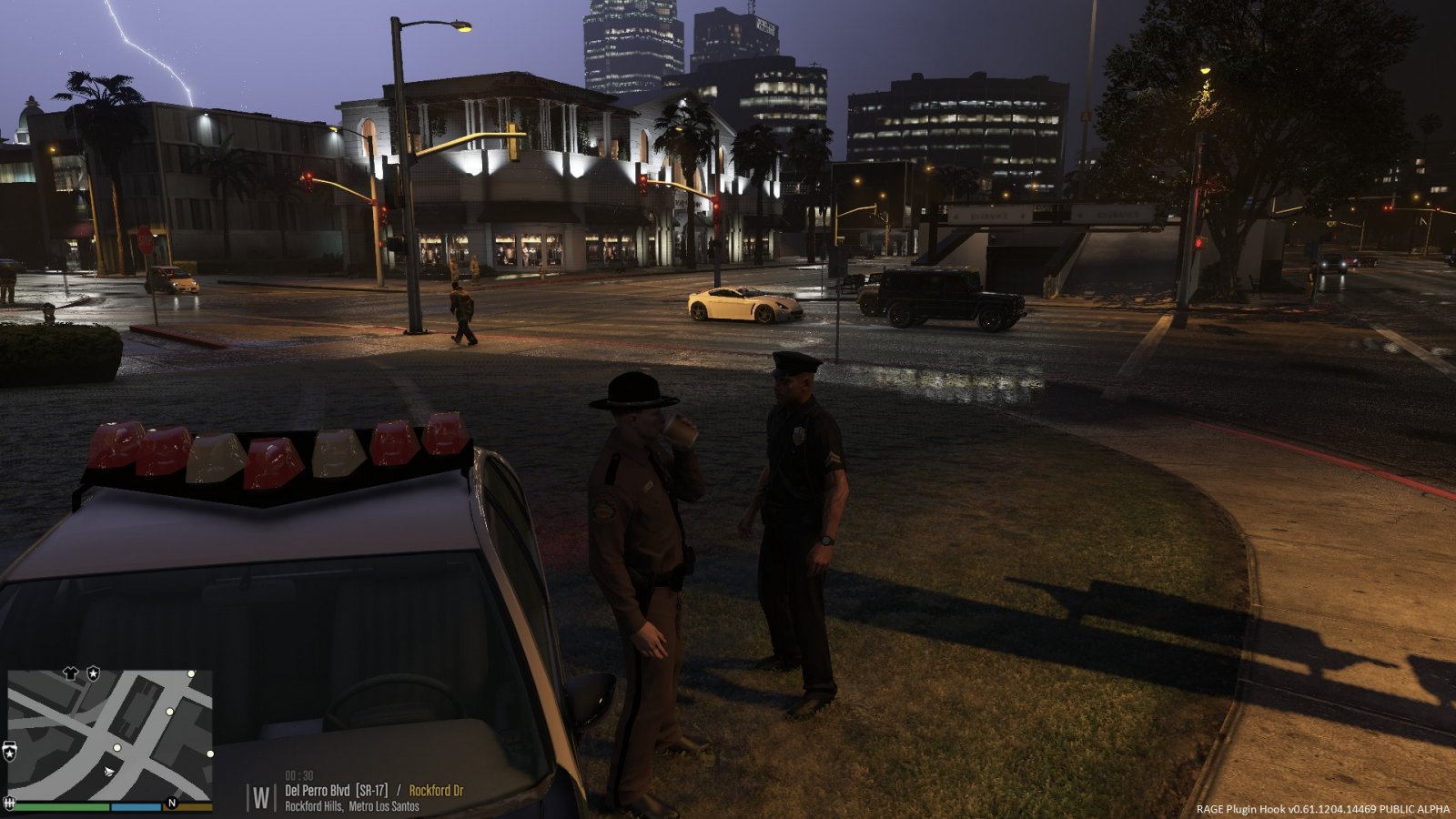Select the police shield marker on minimap's left edge
The image size is (1456, 819).
click(10, 752)
